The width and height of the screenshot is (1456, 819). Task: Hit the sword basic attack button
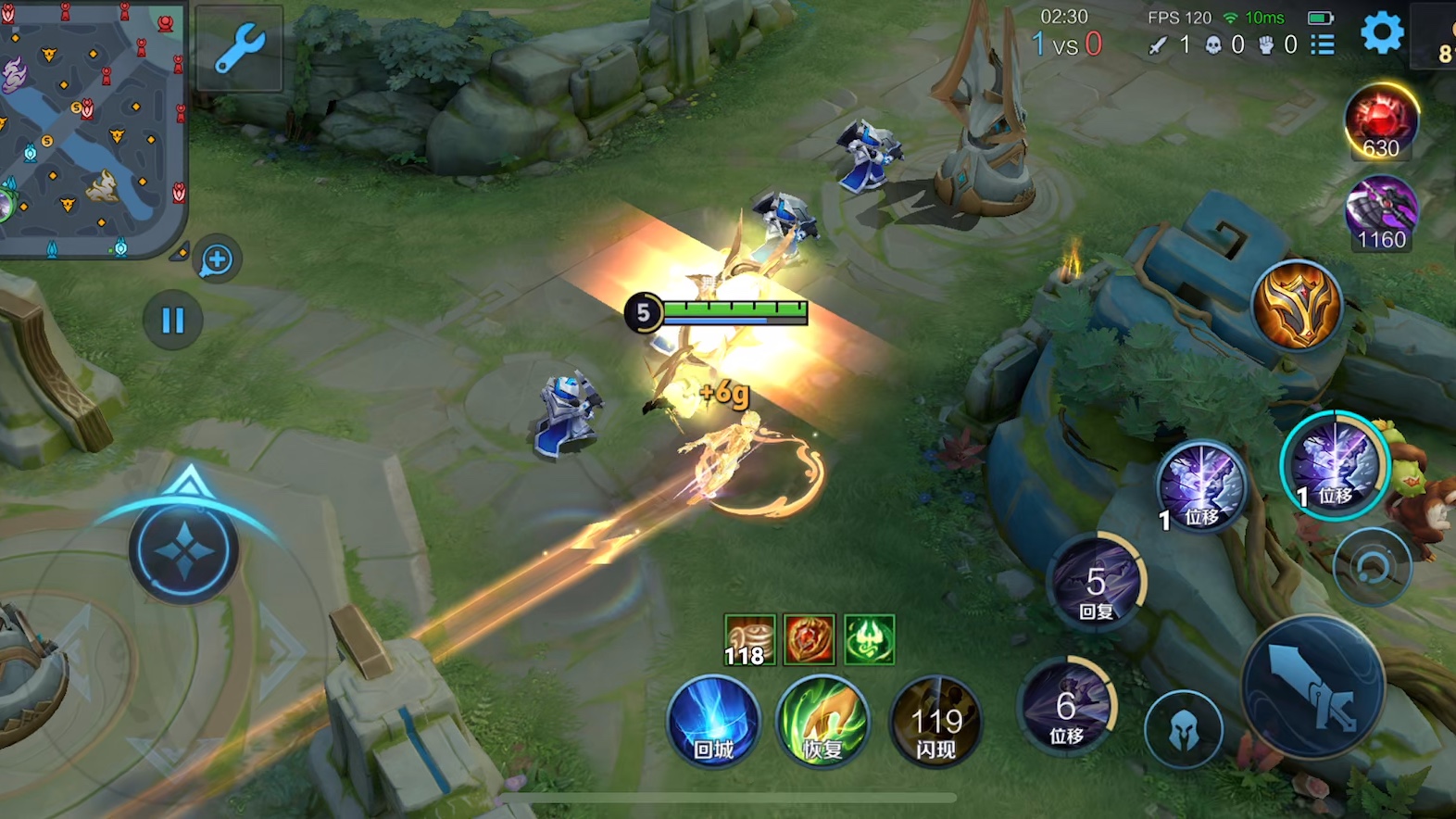click(1313, 688)
